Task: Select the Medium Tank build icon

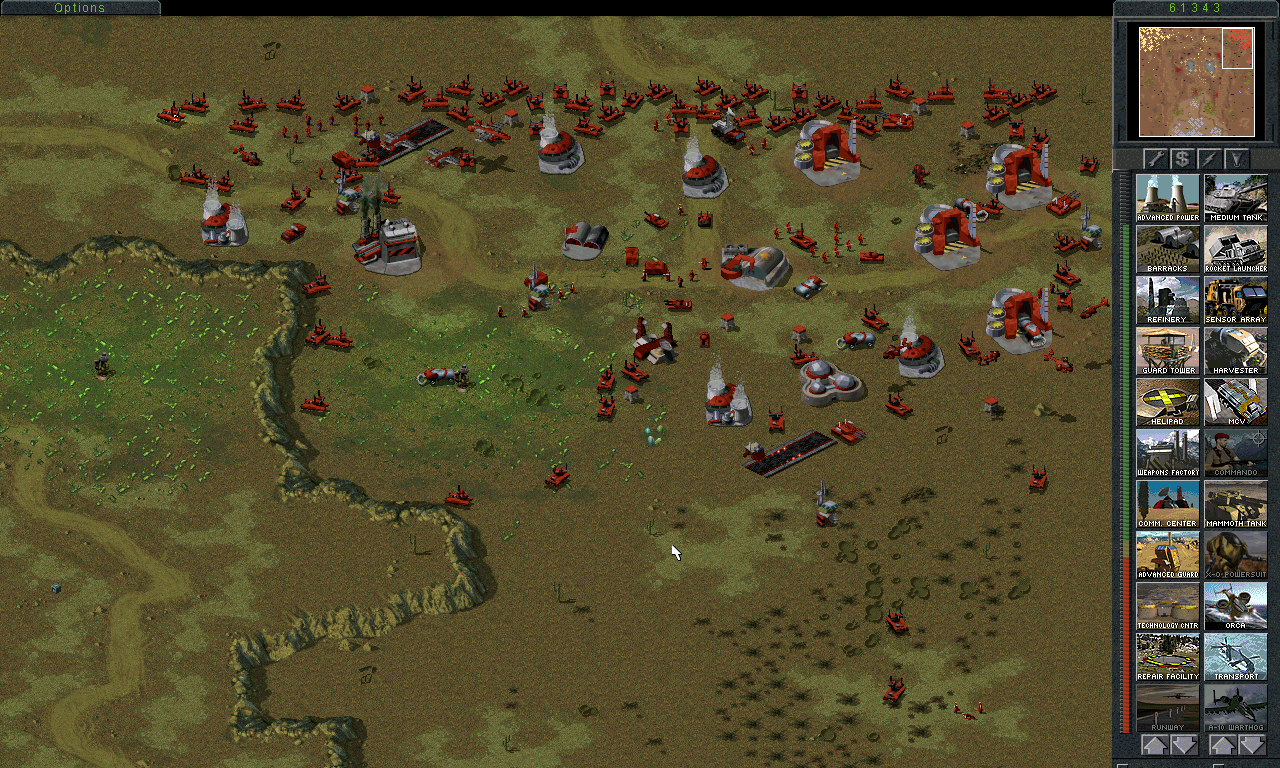Action: (1236, 195)
